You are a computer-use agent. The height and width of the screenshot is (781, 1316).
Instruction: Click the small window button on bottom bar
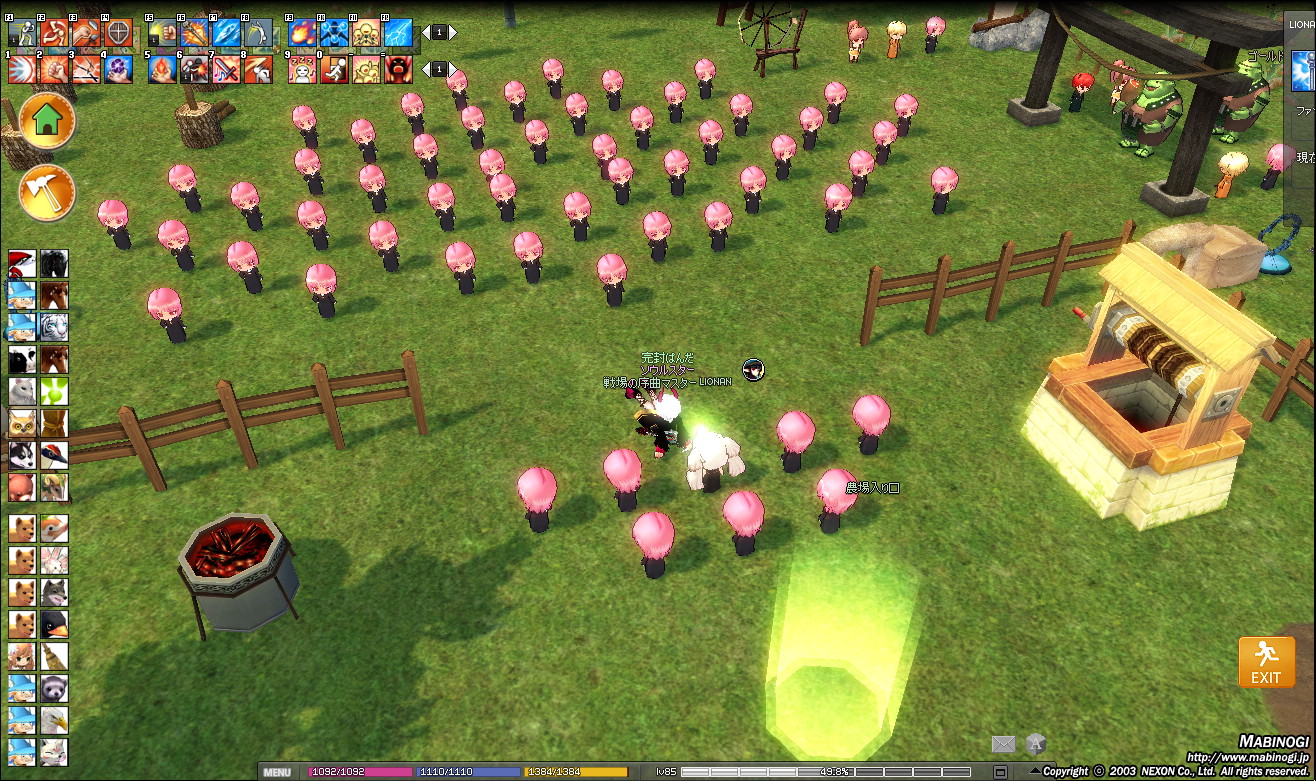1000,772
